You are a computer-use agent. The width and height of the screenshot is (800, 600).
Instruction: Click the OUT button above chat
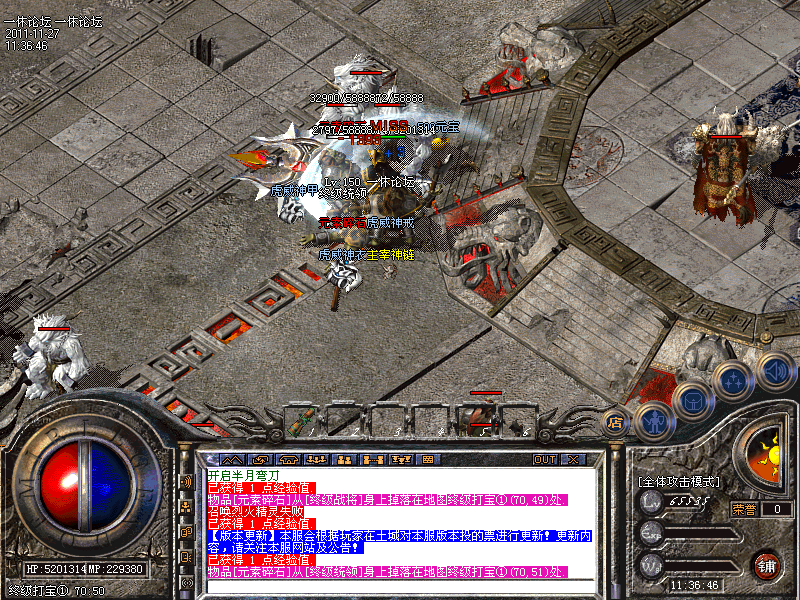pyautogui.click(x=544, y=460)
